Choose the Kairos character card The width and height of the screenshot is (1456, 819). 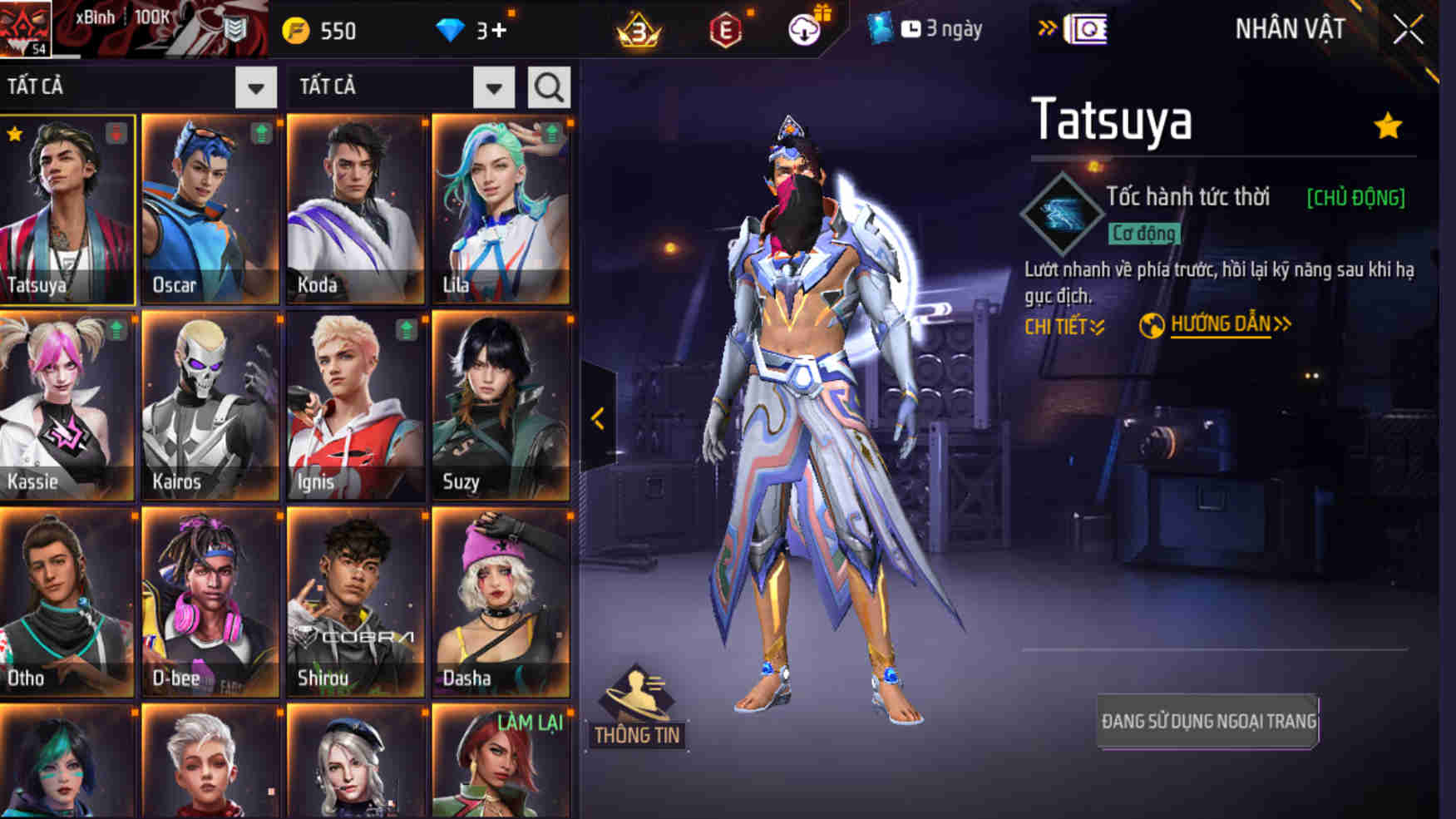210,406
